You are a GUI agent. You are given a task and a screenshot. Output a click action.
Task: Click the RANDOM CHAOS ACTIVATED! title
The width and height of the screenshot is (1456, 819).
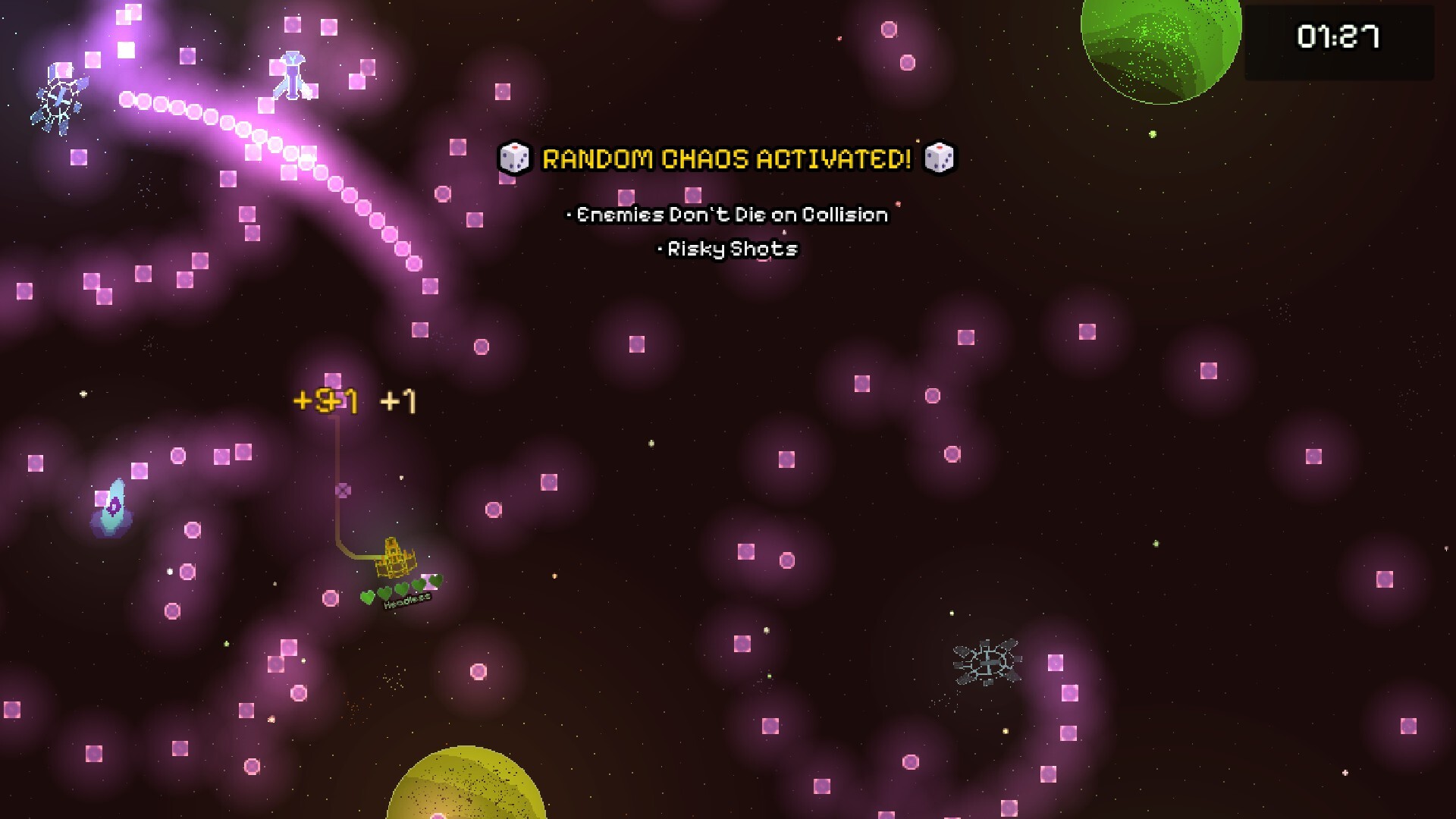[726, 158]
